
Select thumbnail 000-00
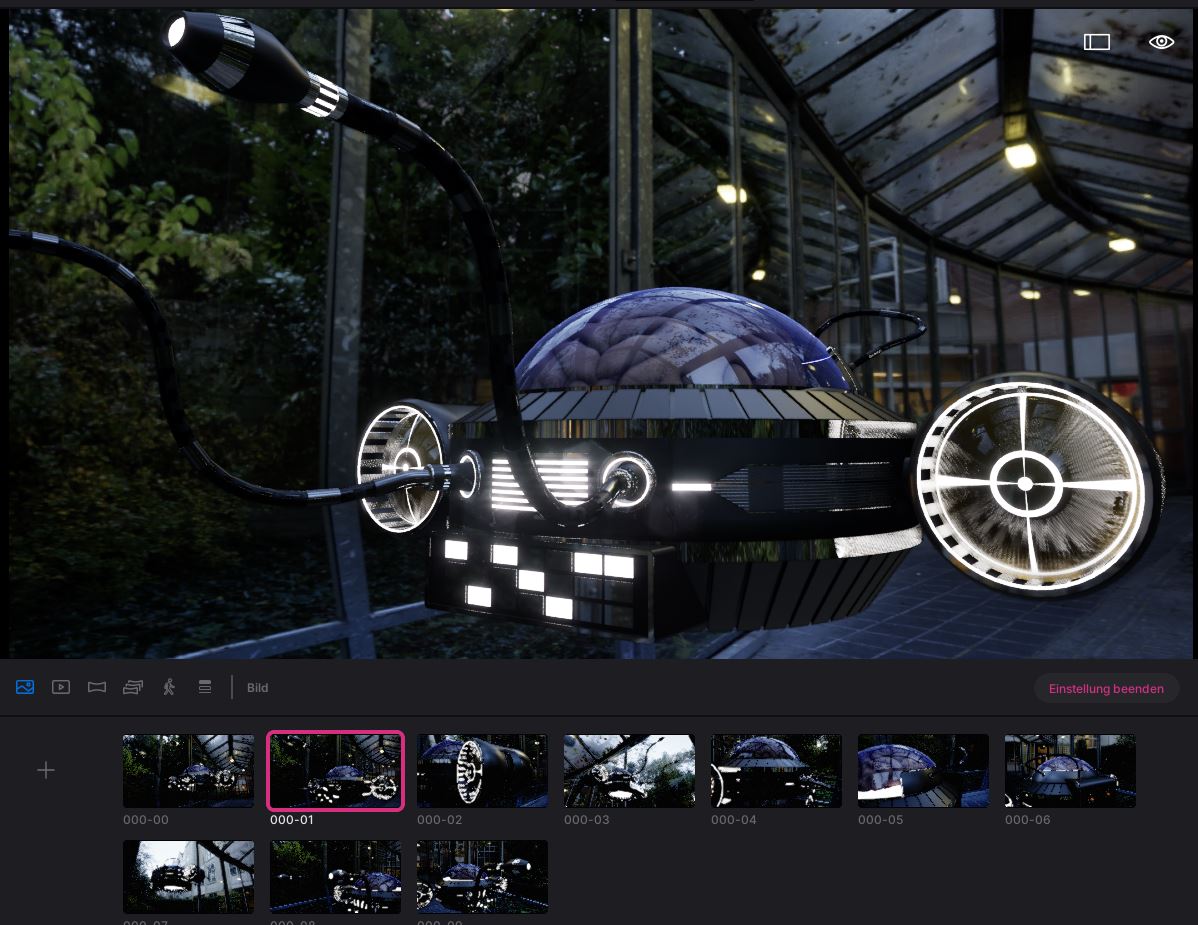coord(188,771)
